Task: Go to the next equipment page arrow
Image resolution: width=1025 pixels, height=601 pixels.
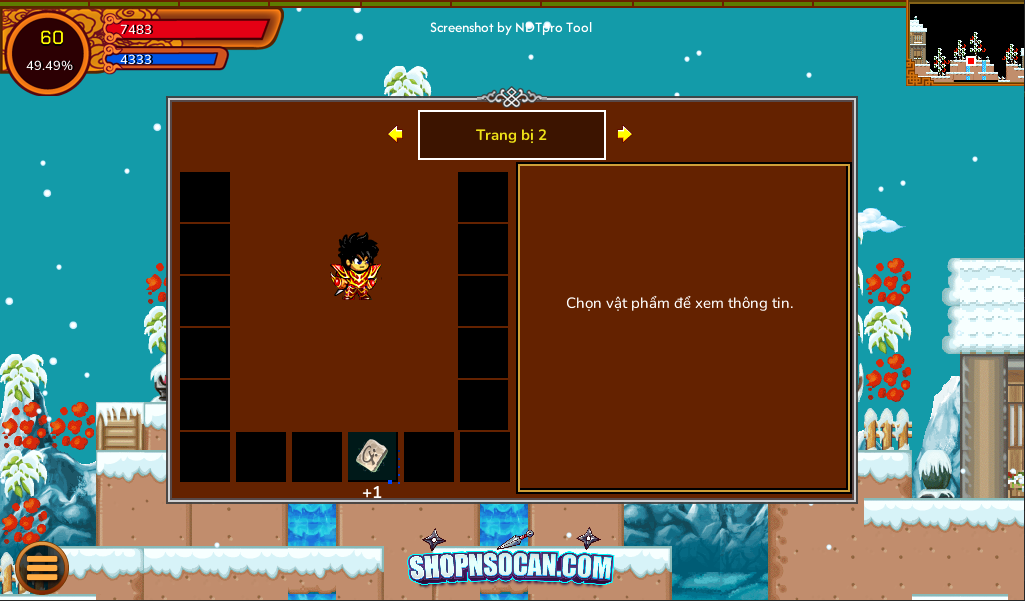Action: point(624,134)
